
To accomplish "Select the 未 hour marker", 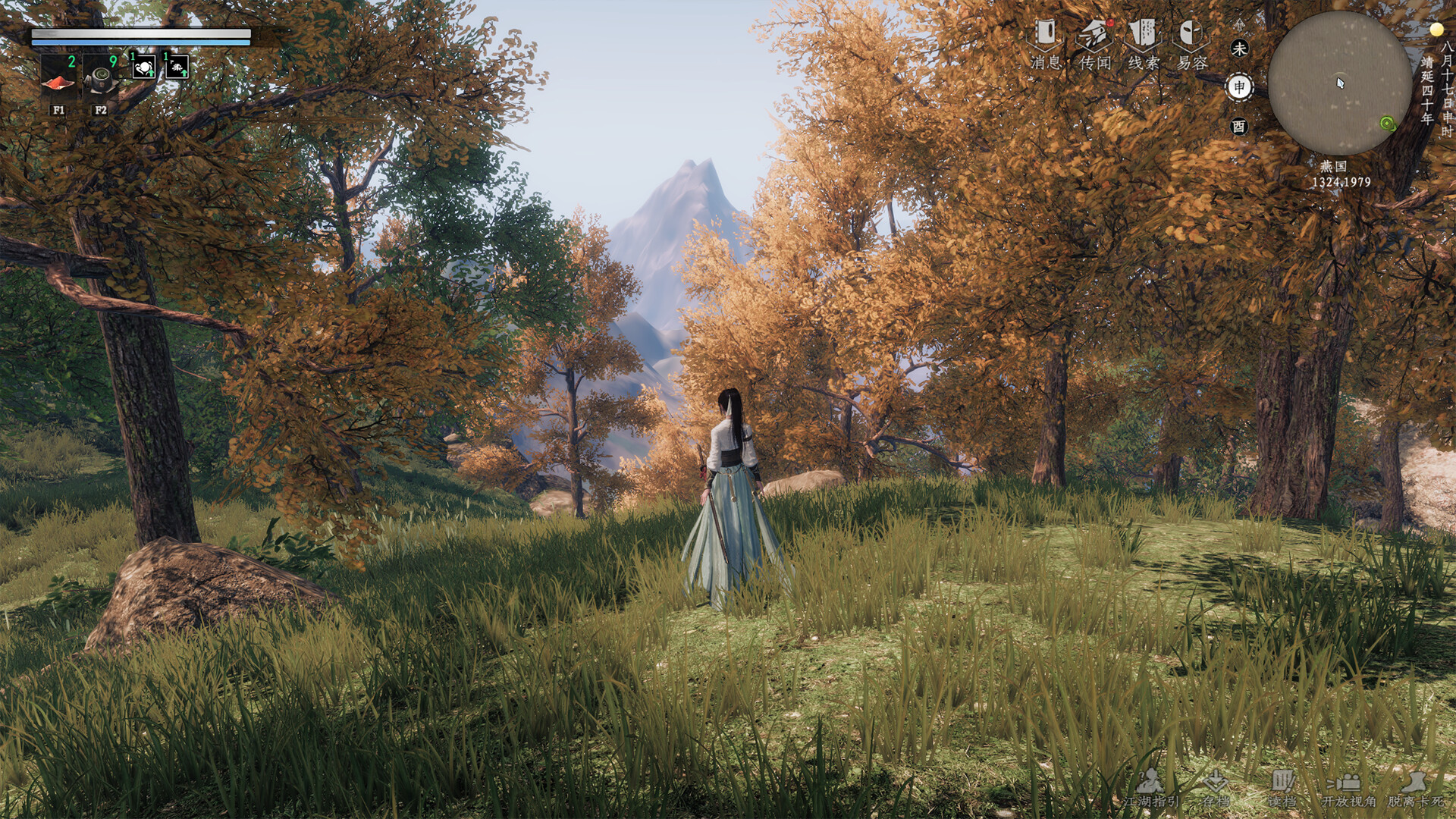I will tap(1241, 47).
